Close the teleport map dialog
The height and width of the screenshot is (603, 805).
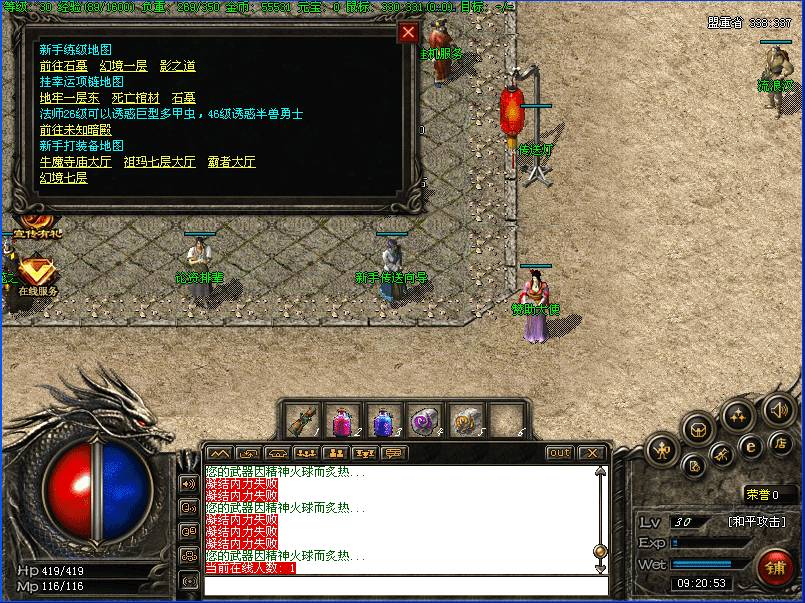point(408,32)
